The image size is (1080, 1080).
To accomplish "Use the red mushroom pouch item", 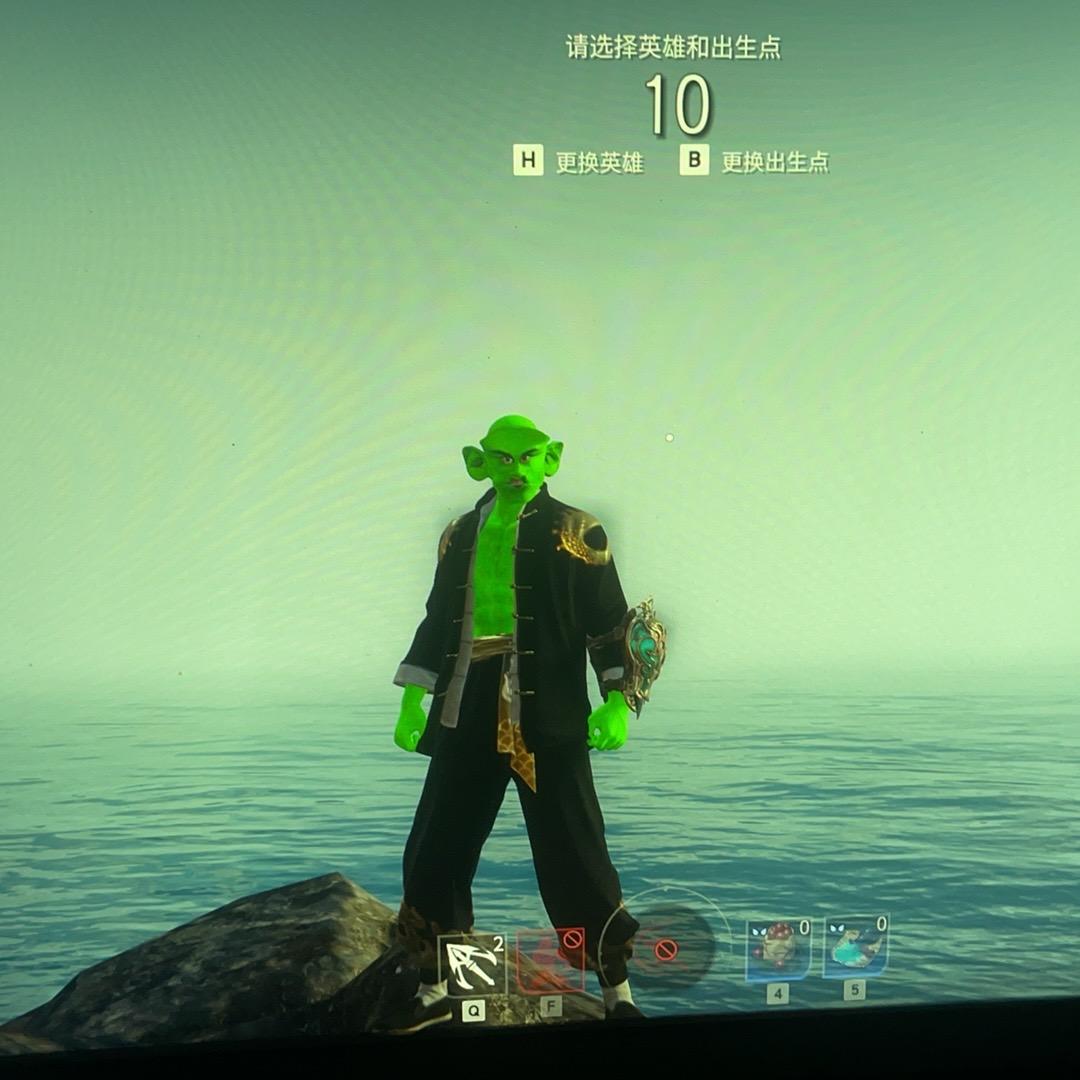I will [778, 949].
